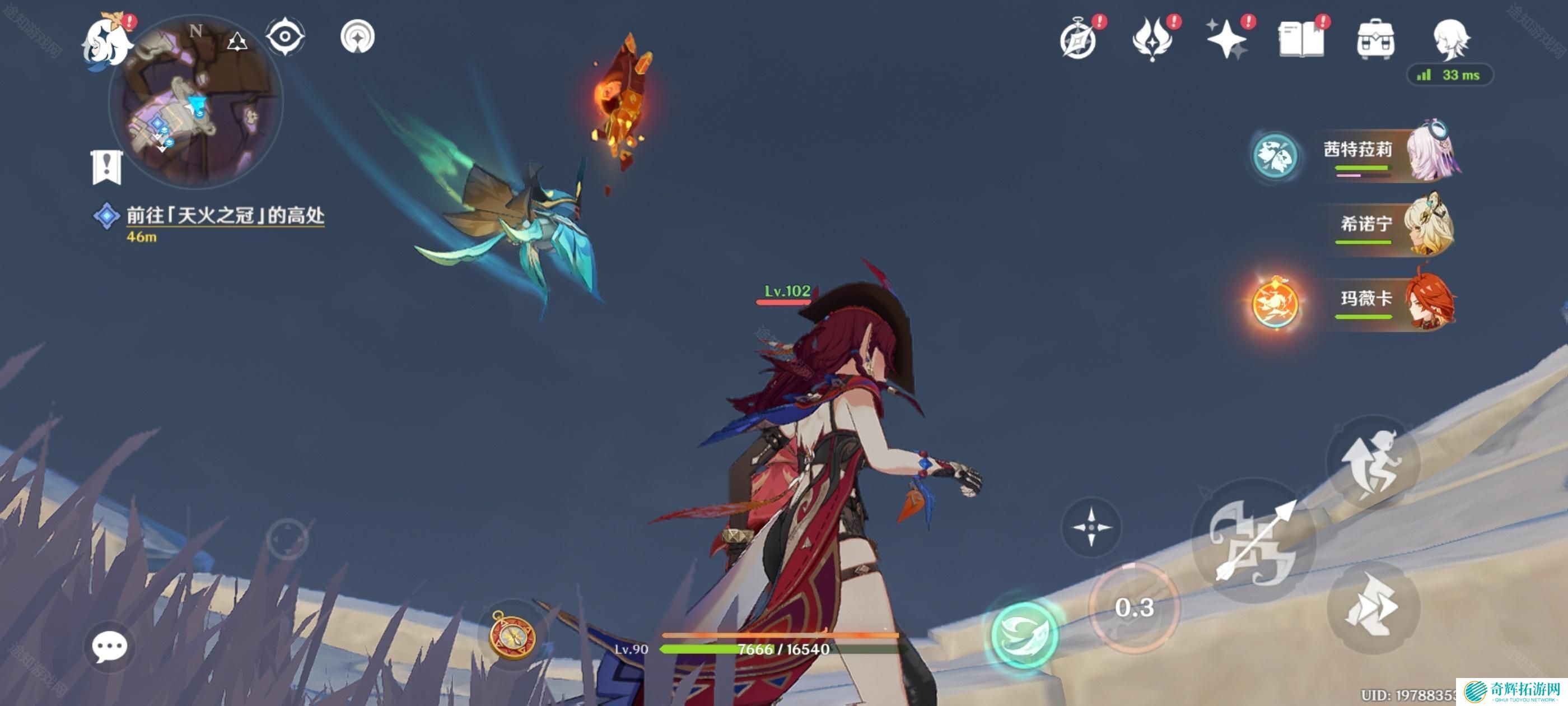This screenshot has width=1568, height=706.
Task: Open the circular minimap
Action: [195, 100]
